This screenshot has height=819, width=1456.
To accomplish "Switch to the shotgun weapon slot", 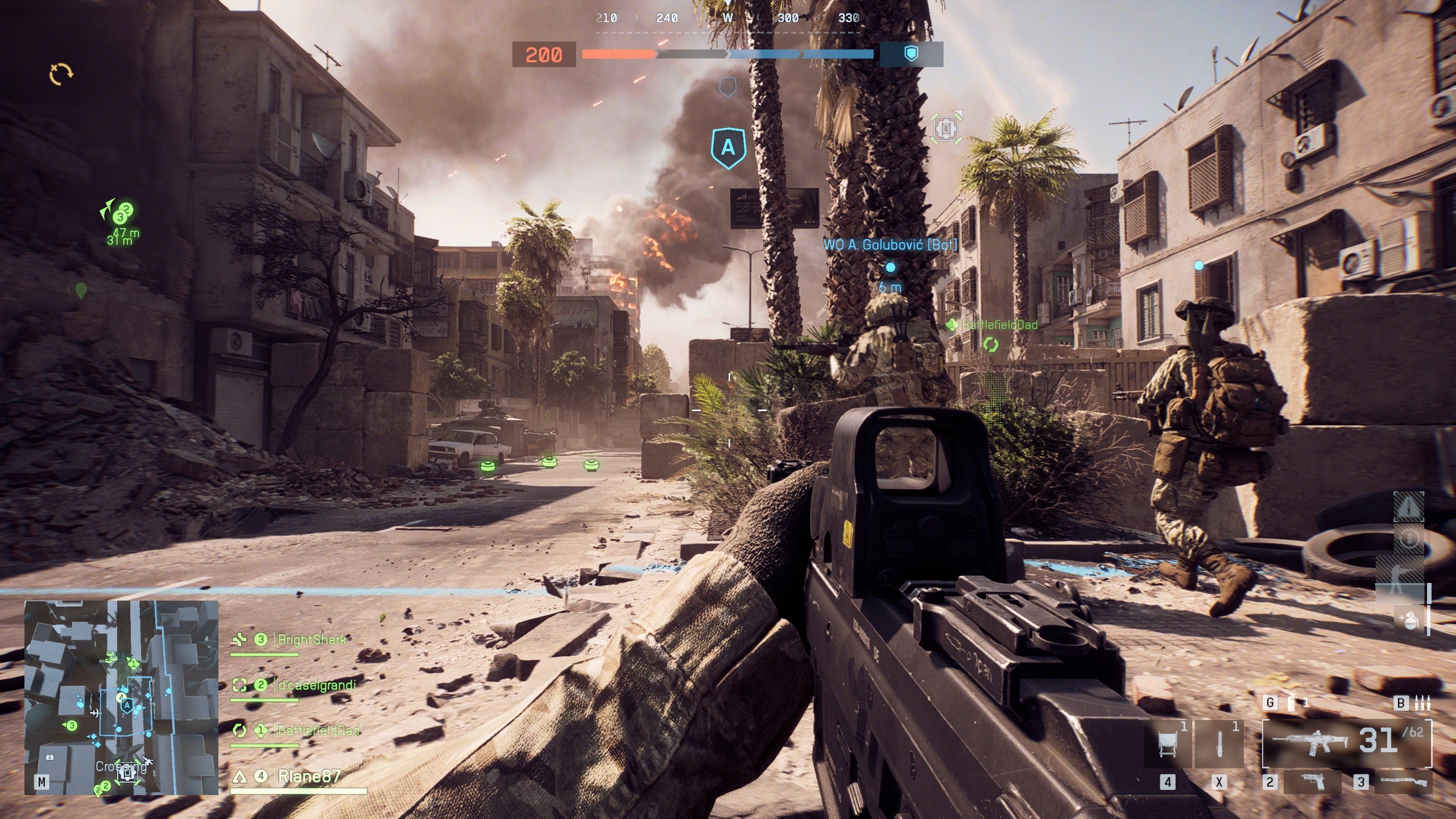I will [1404, 782].
